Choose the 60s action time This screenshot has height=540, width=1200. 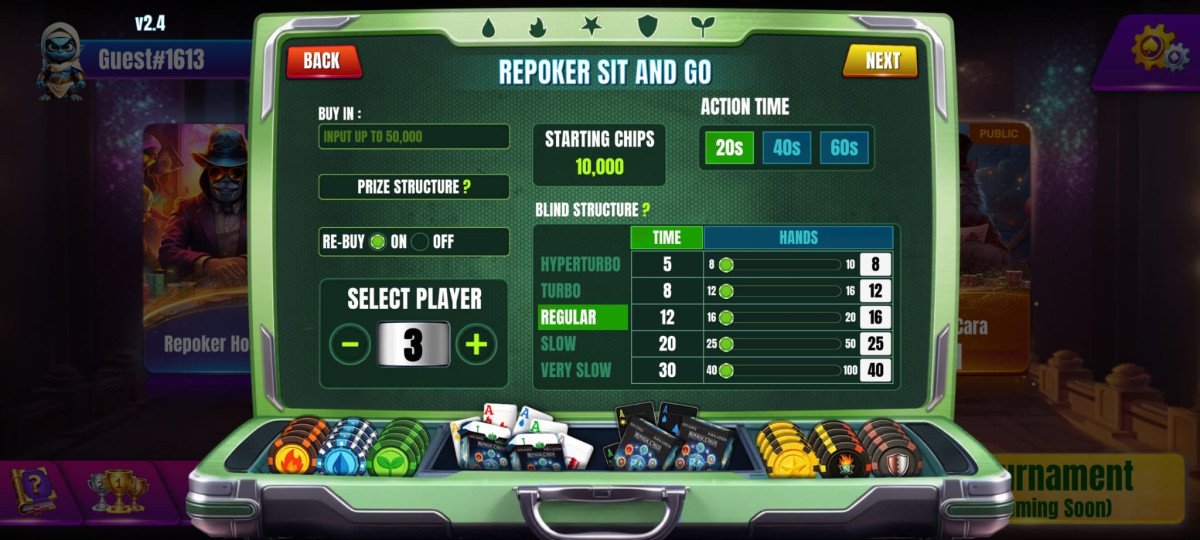click(x=844, y=148)
